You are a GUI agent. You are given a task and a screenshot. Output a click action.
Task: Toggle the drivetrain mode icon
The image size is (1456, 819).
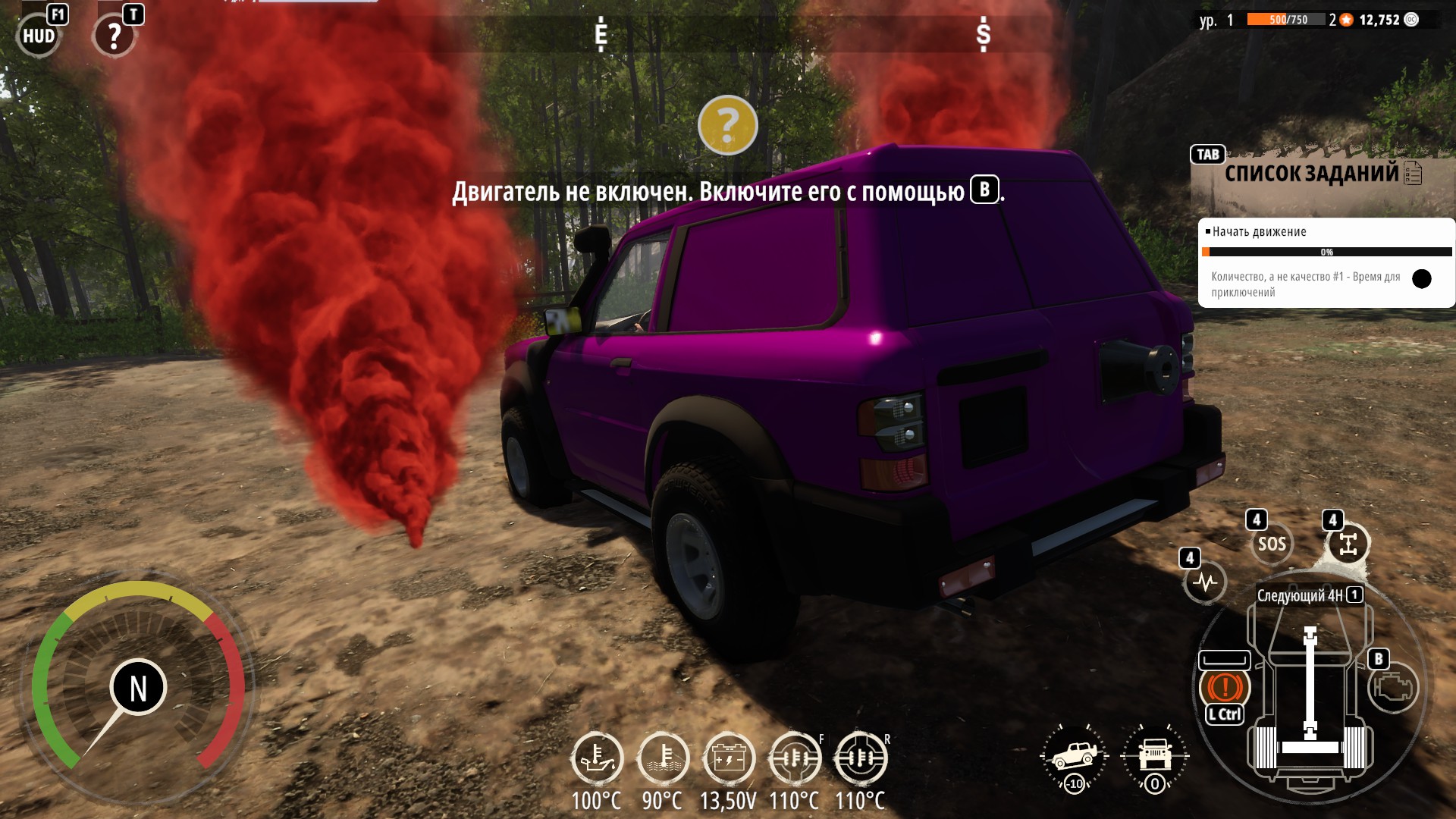click(x=1348, y=544)
